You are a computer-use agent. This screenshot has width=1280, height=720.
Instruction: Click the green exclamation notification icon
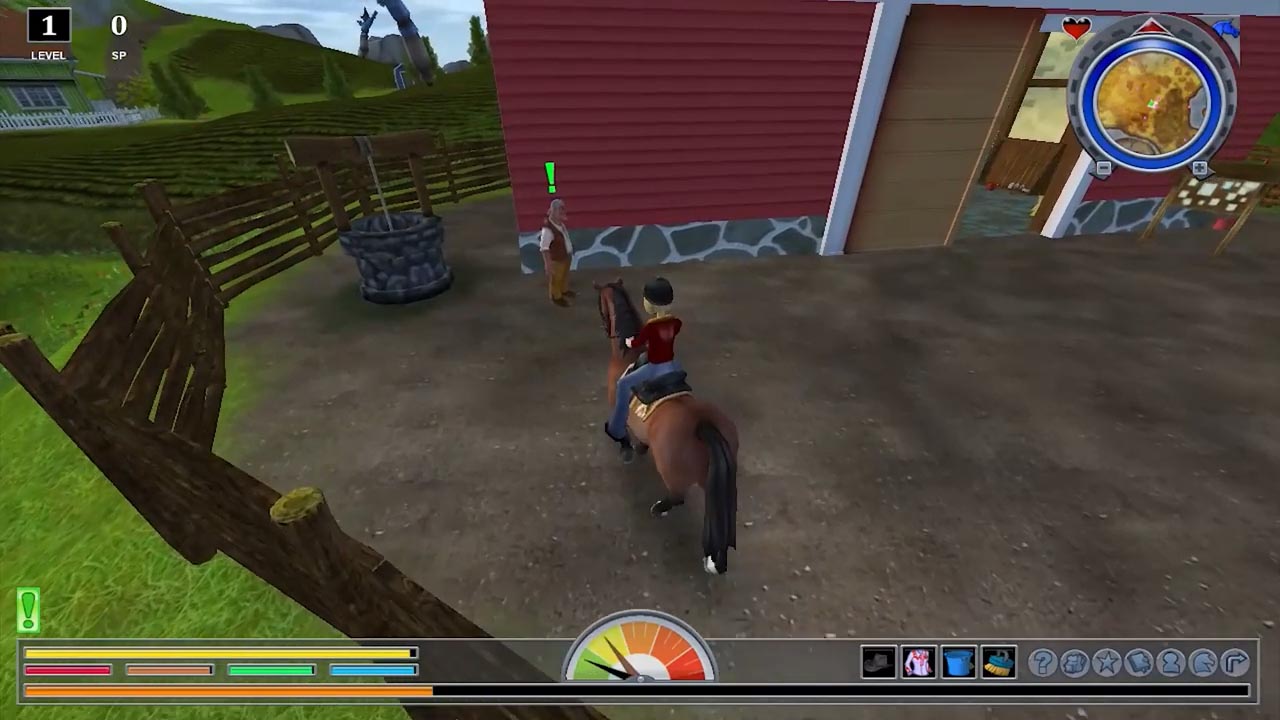point(28,610)
